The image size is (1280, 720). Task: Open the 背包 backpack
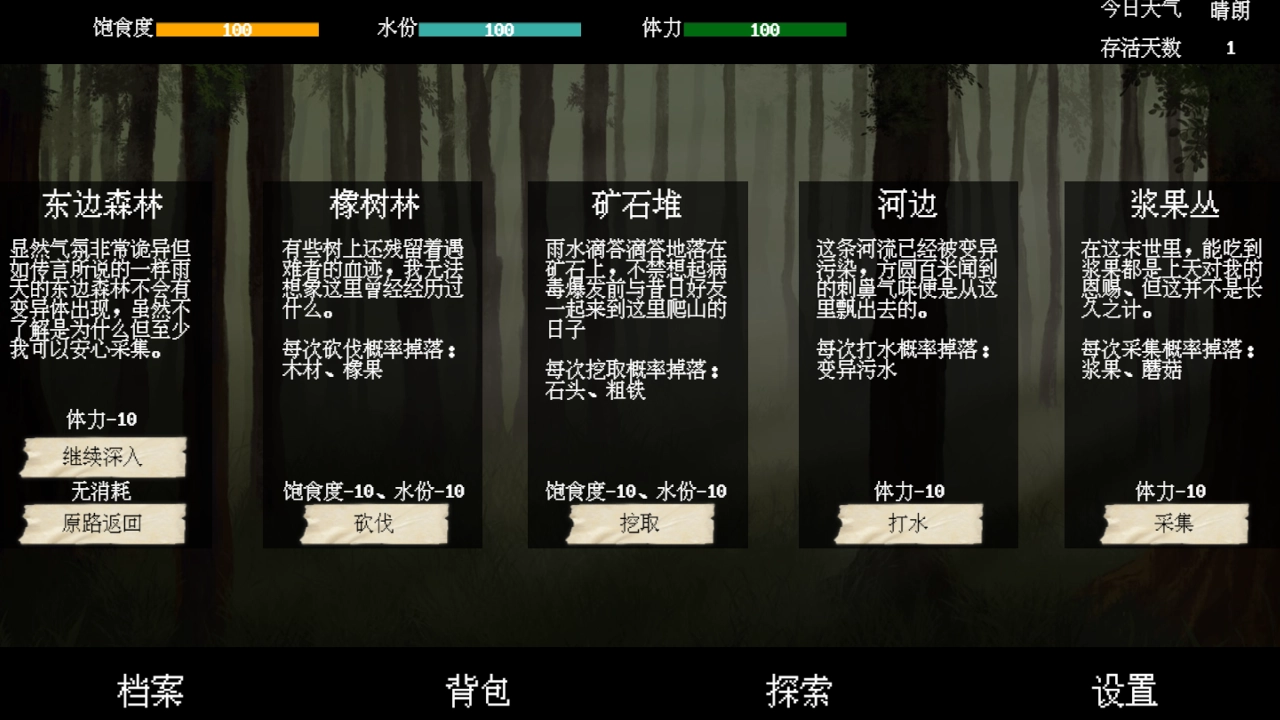tap(477, 690)
